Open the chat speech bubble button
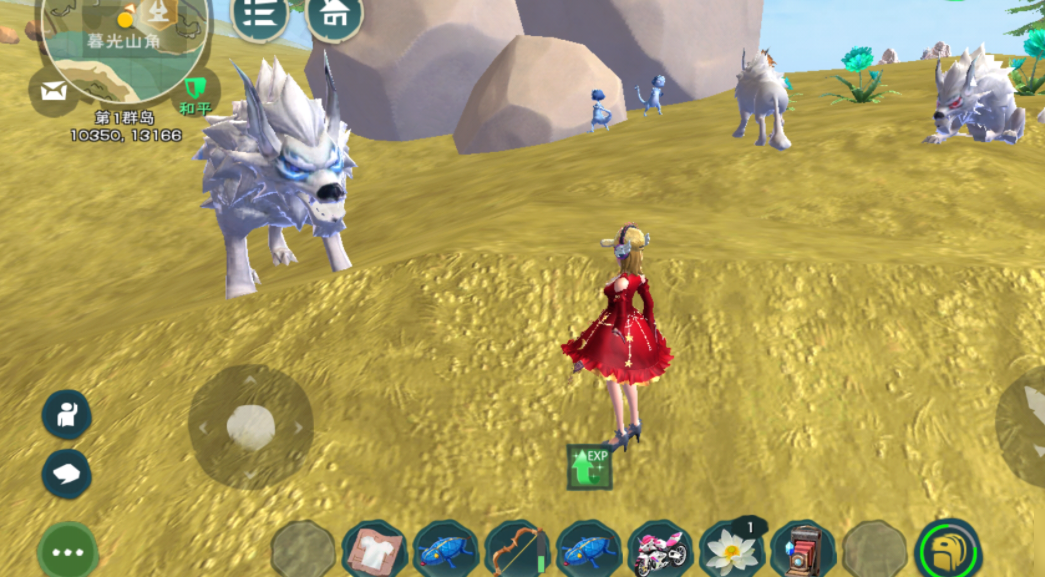This screenshot has width=1045, height=577. pyautogui.click(x=66, y=472)
